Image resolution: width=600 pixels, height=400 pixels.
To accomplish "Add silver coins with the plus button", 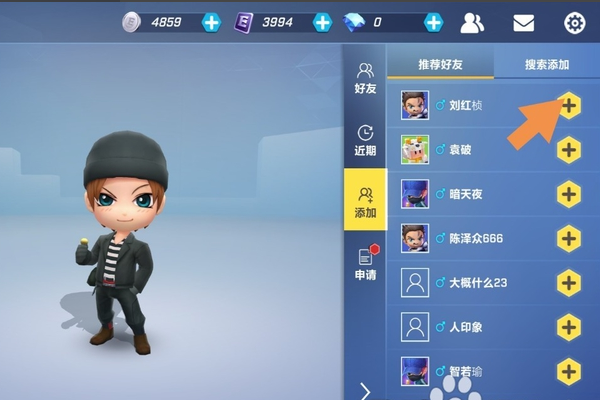I will pyautogui.click(x=212, y=22).
